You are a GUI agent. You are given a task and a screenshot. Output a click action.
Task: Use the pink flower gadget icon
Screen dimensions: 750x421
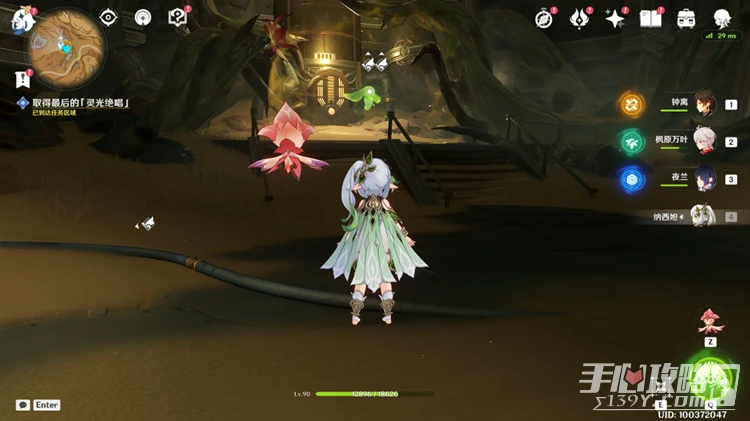[711, 322]
